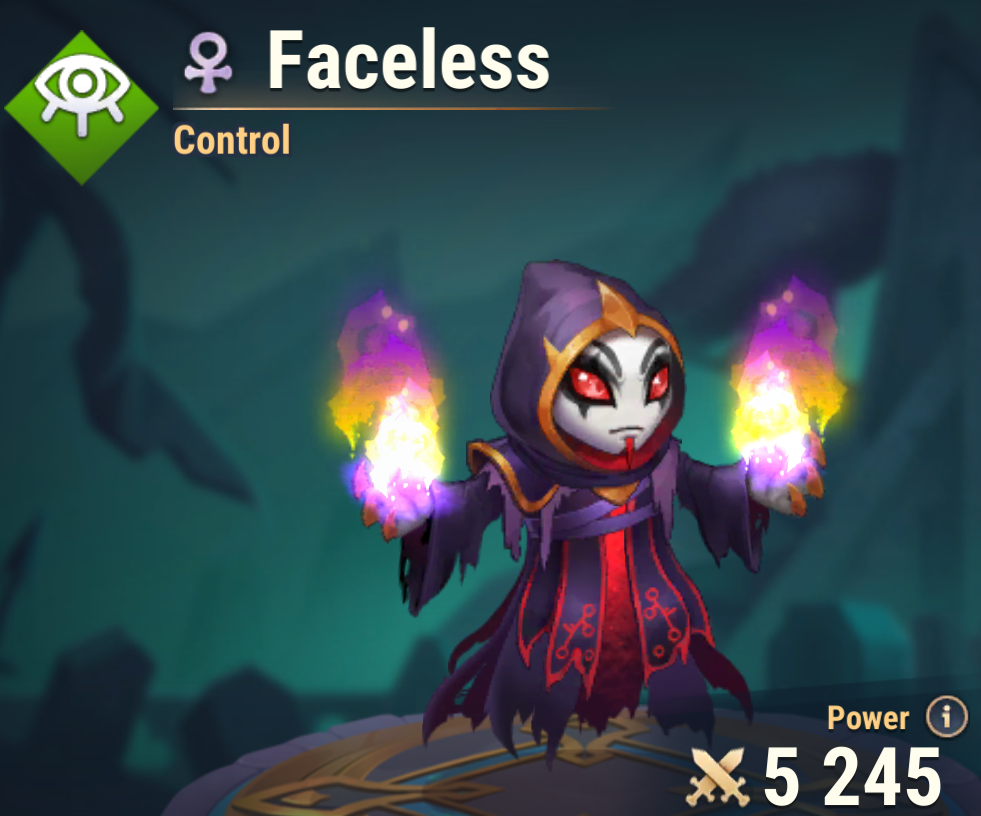Open the Power info button
This screenshot has width=981, height=816.
coord(946,717)
